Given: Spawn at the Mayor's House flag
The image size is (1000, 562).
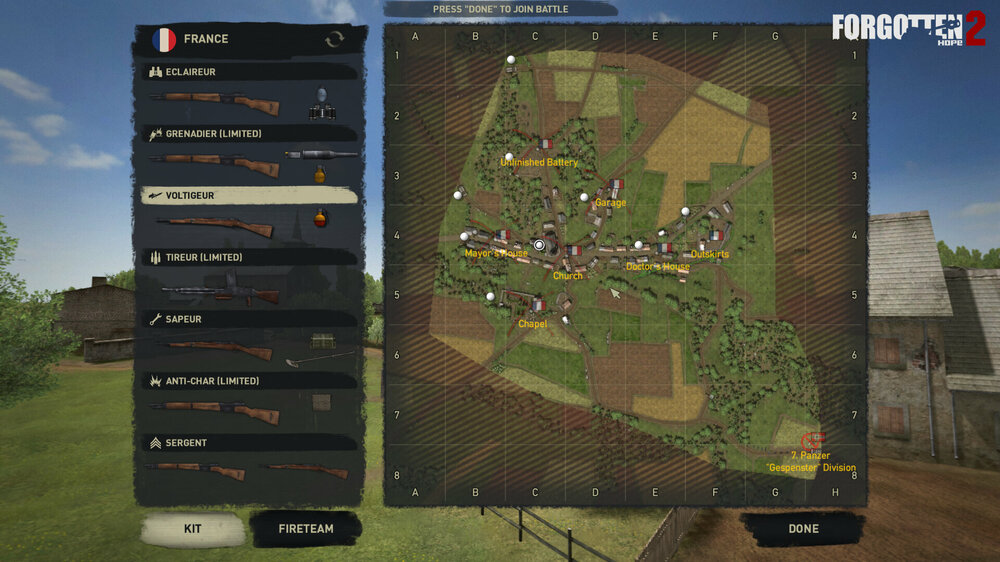Looking at the screenshot, I should (x=502, y=236).
